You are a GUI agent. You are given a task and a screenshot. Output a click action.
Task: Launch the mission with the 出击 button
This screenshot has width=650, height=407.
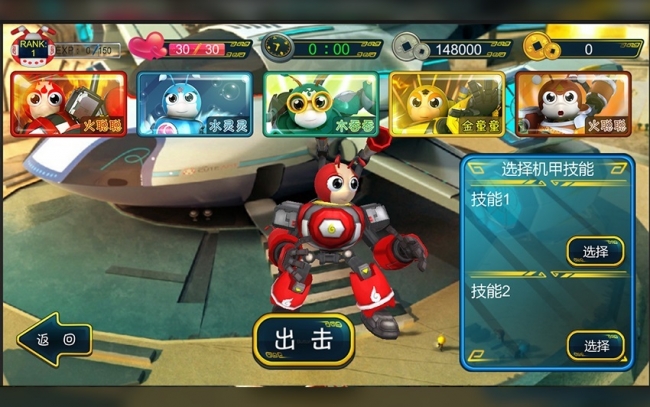(x=303, y=339)
